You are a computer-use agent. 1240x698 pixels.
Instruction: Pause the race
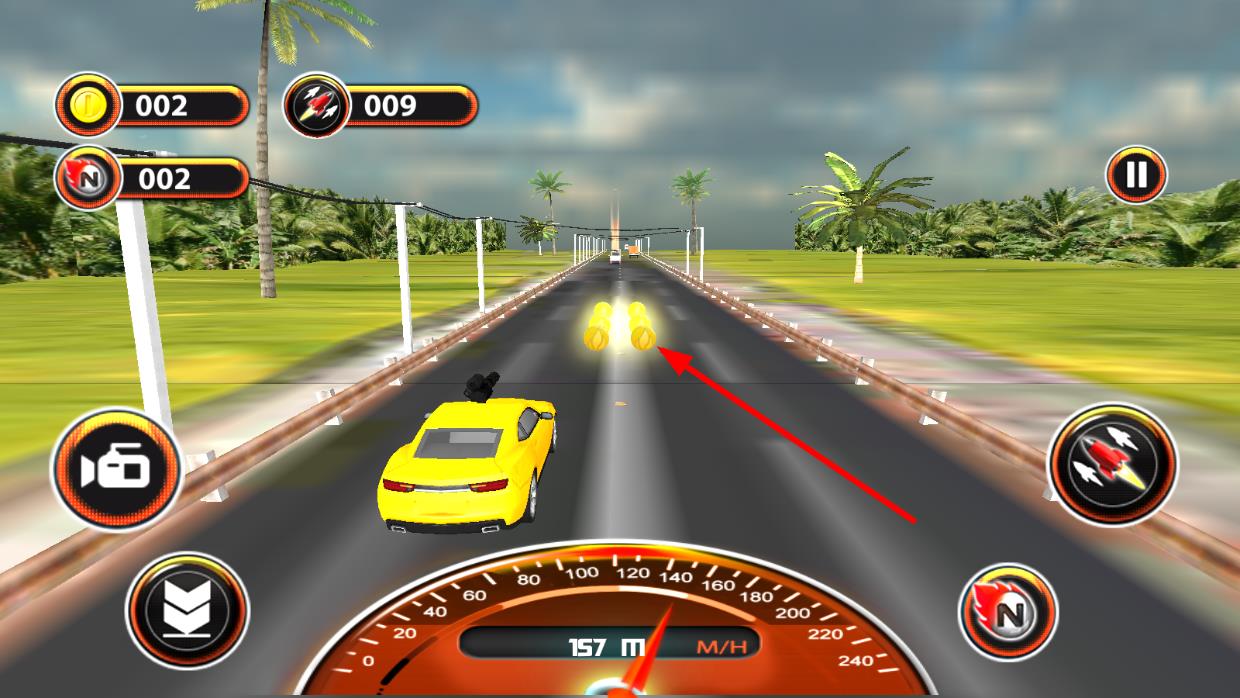(1136, 176)
